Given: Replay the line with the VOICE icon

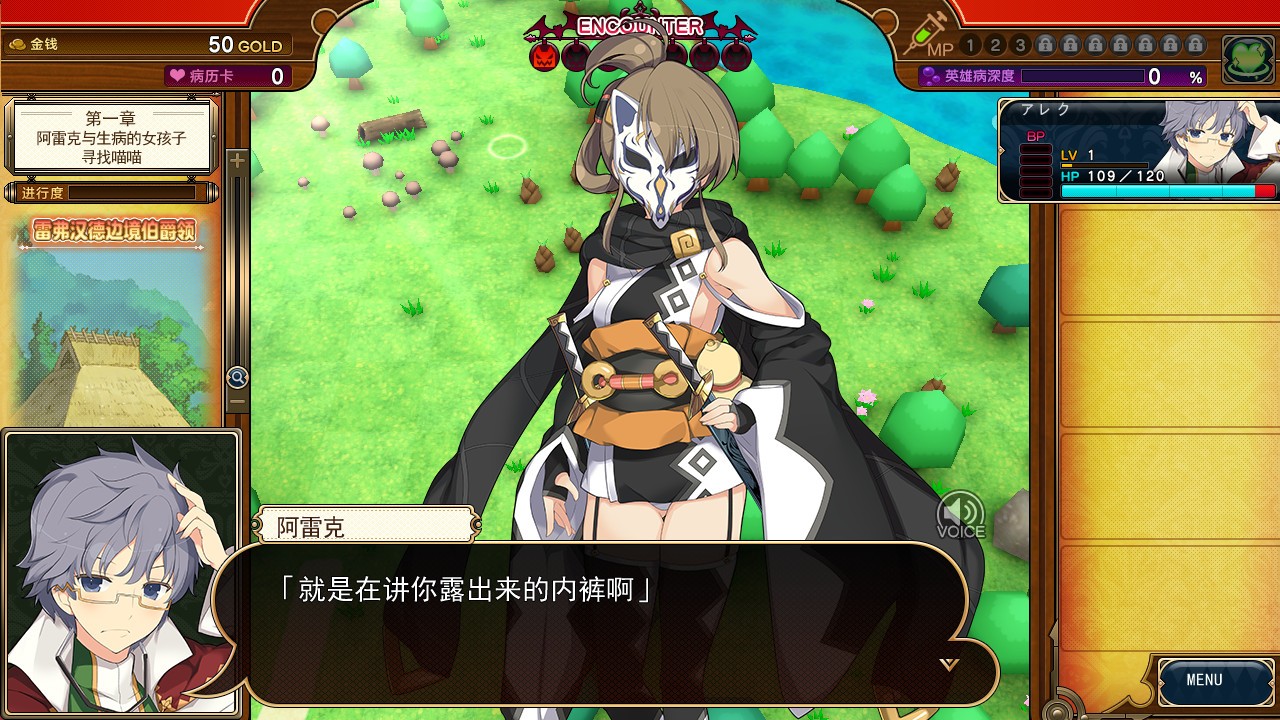Looking at the screenshot, I should point(960,514).
